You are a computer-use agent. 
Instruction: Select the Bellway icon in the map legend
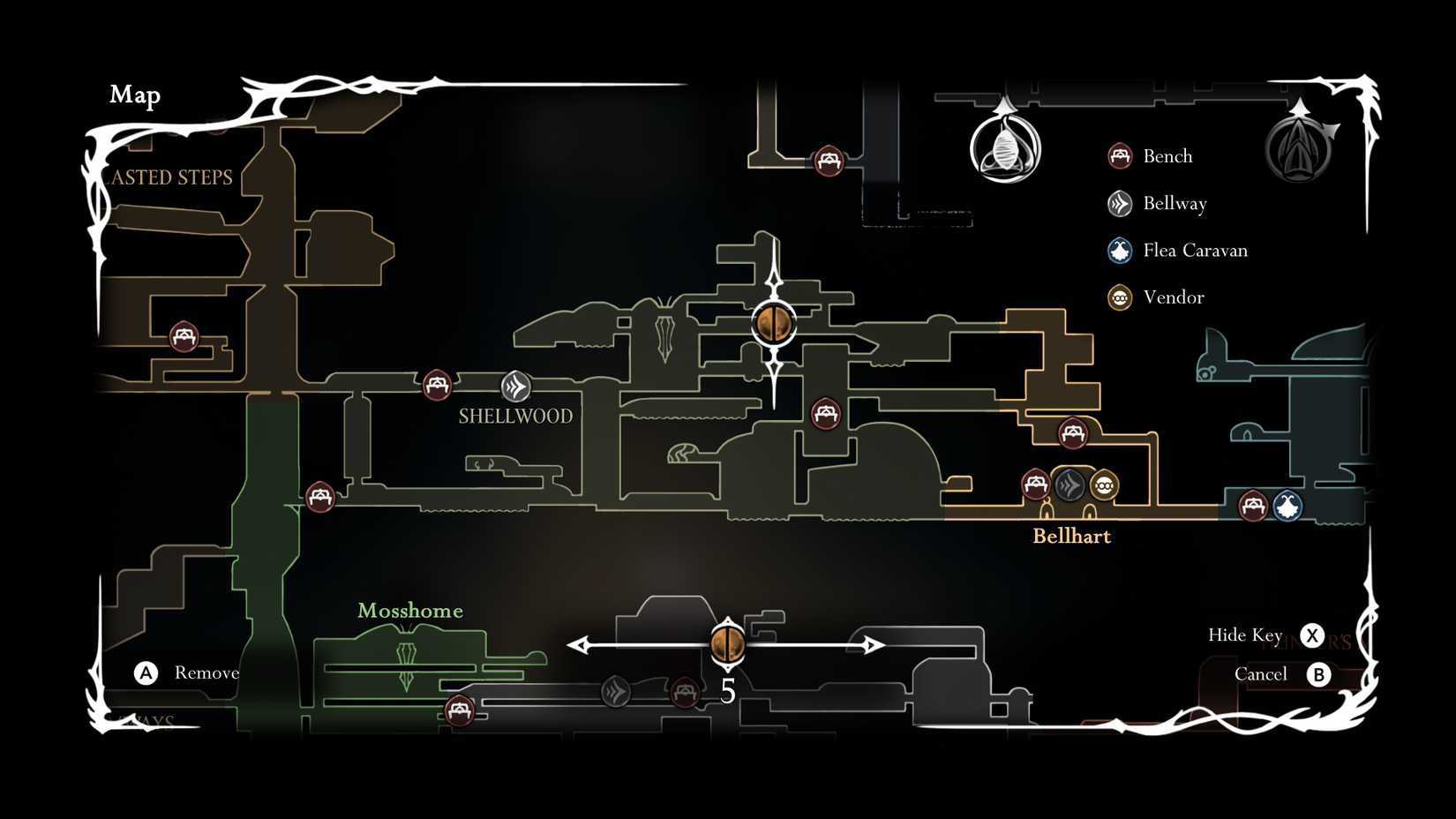point(1119,203)
